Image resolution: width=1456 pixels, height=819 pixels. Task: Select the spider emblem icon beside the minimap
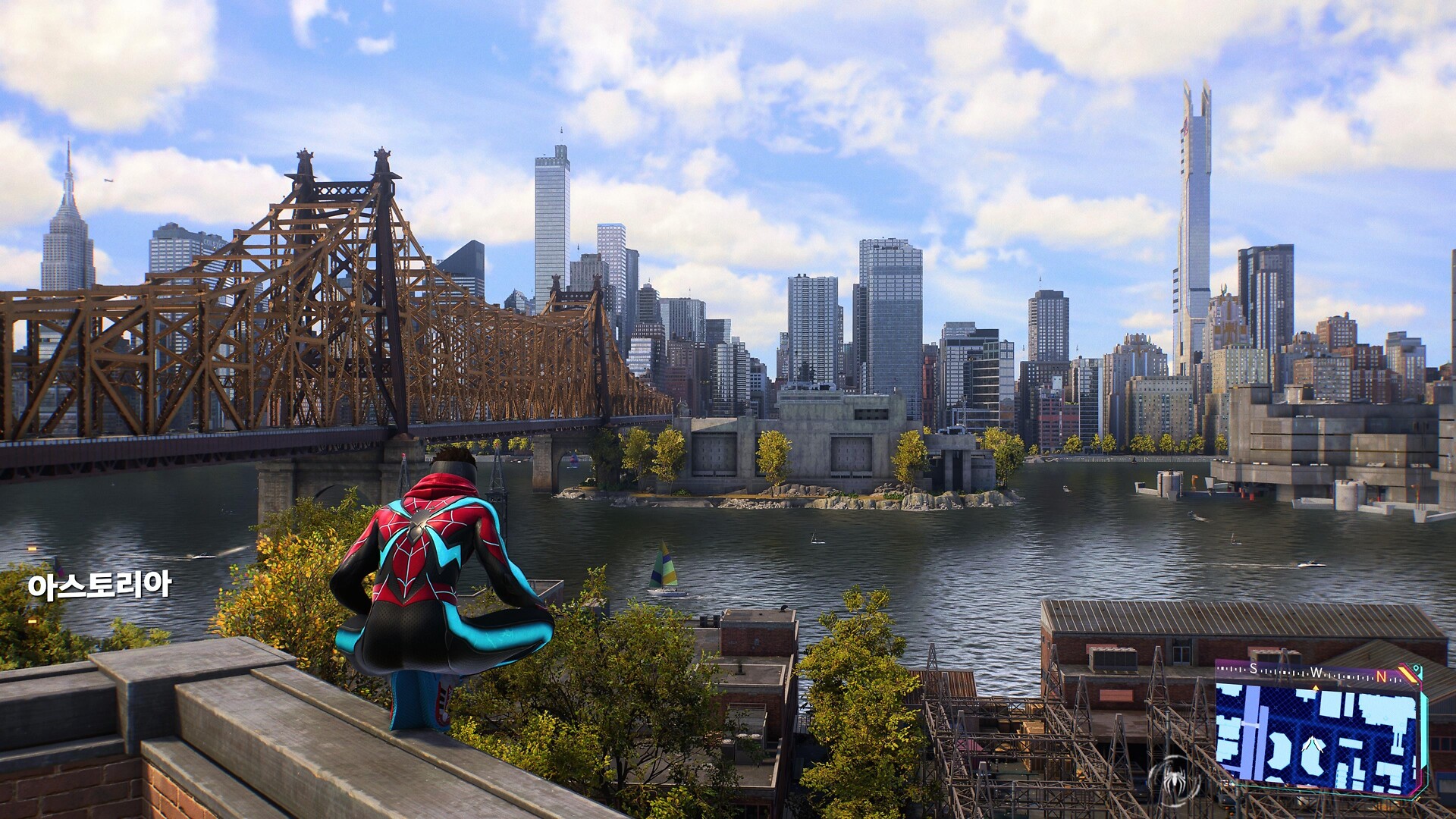[1174, 779]
